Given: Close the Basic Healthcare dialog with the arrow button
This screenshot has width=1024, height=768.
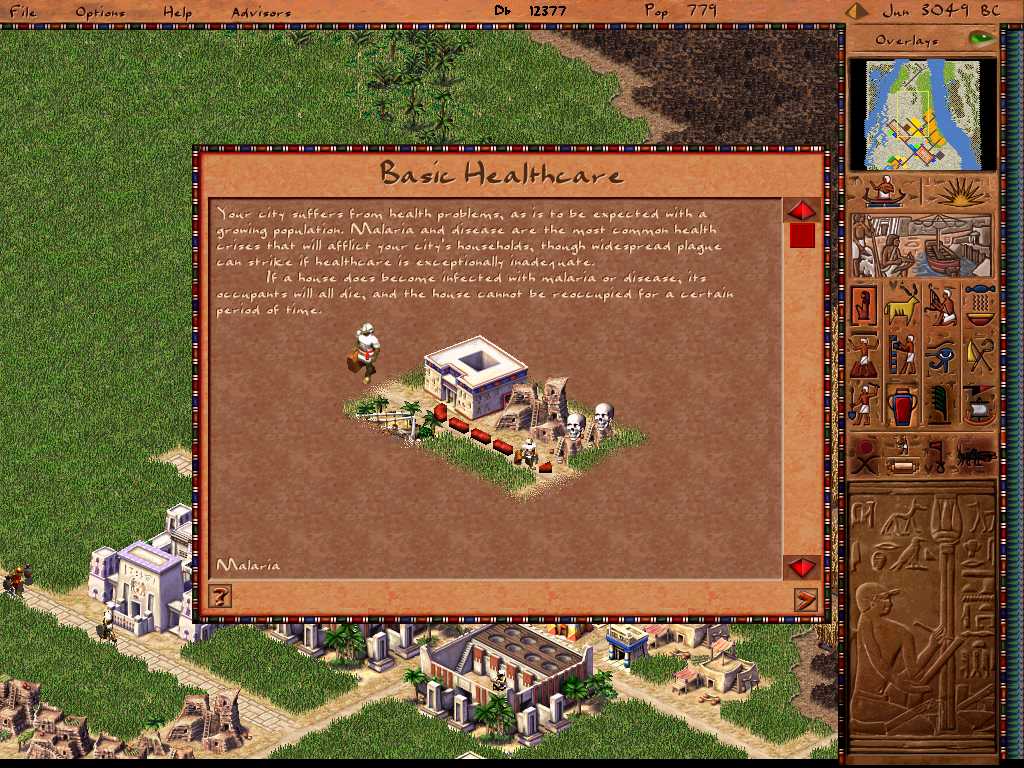Looking at the screenshot, I should click(805, 599).
